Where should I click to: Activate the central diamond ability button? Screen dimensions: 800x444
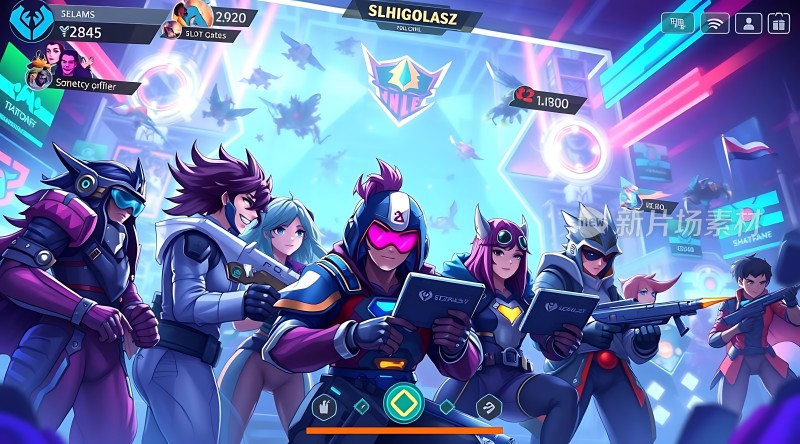coord(403,402)
